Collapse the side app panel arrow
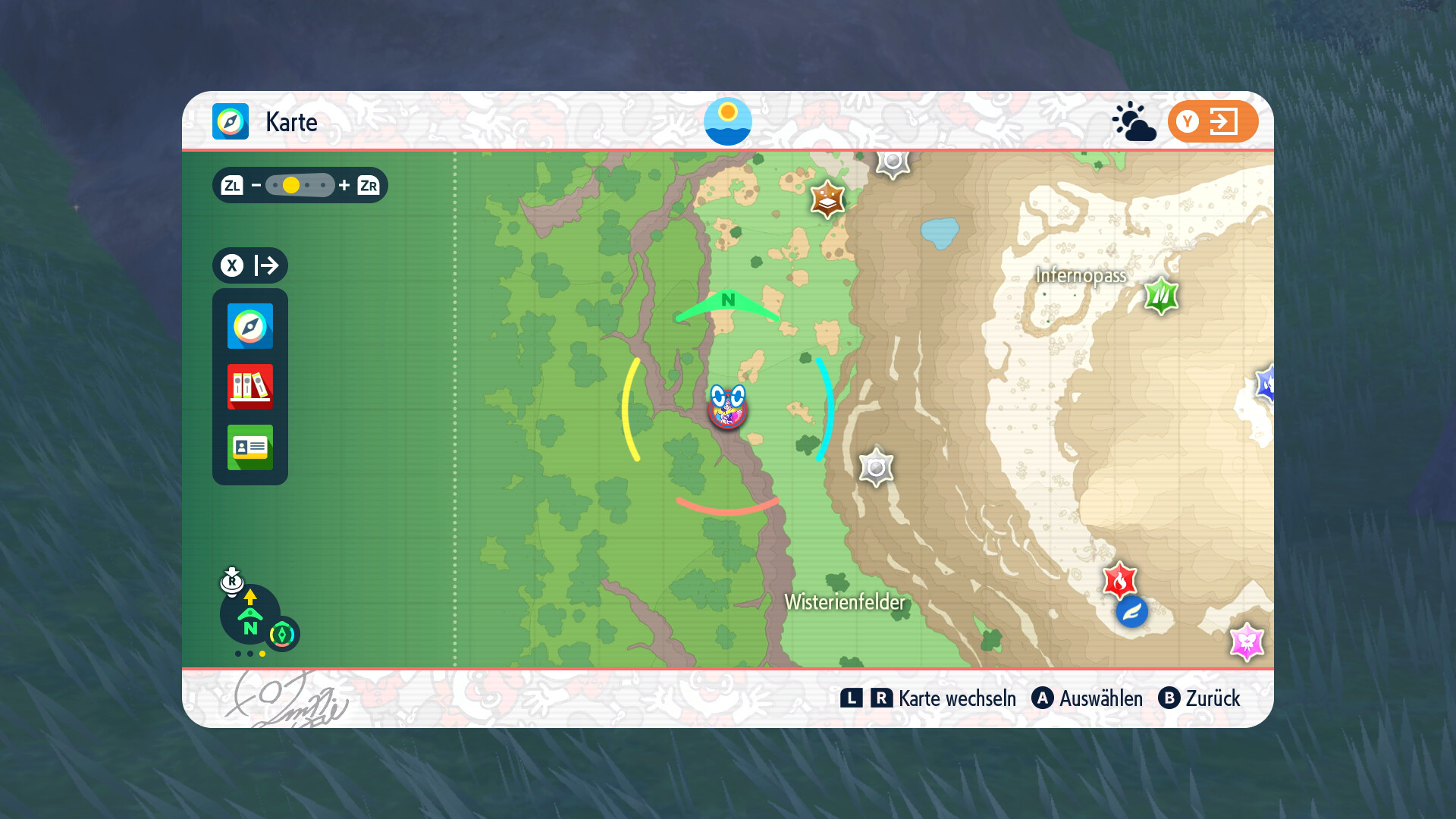The width and height of the screenshot is (1456, 819). click(x=250, y=265)
